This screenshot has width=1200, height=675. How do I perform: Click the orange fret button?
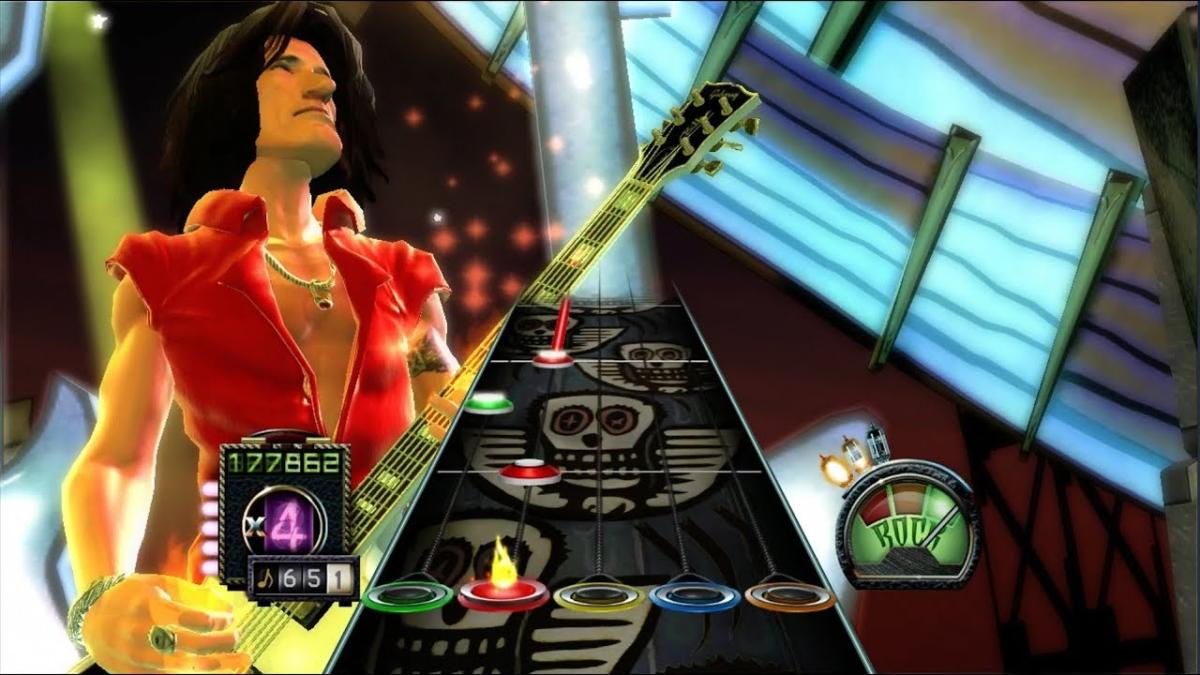pyautogui.click(x=789, y=597)
